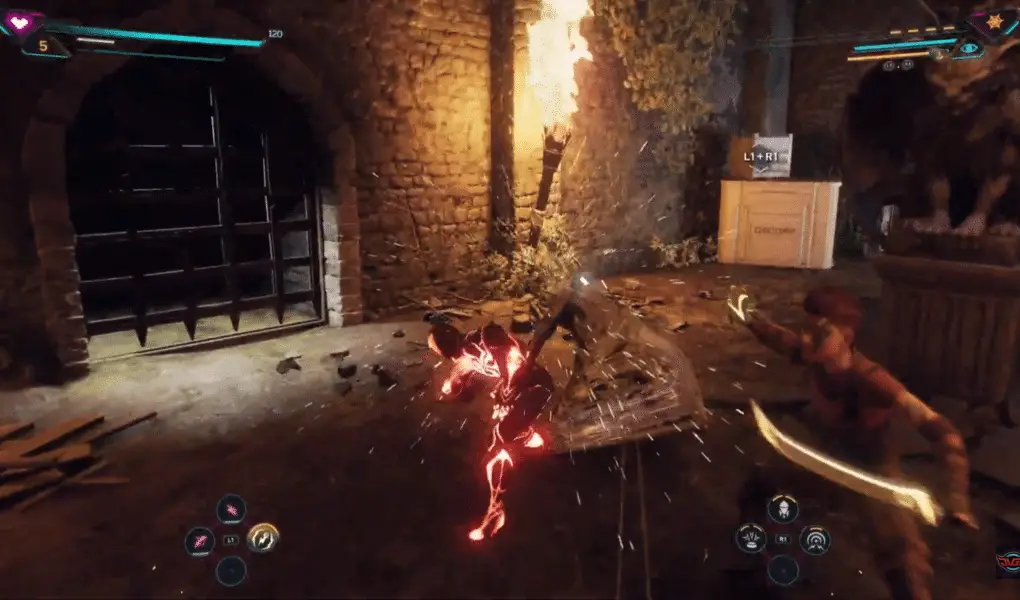Select the orange star emblem icon

995,21
